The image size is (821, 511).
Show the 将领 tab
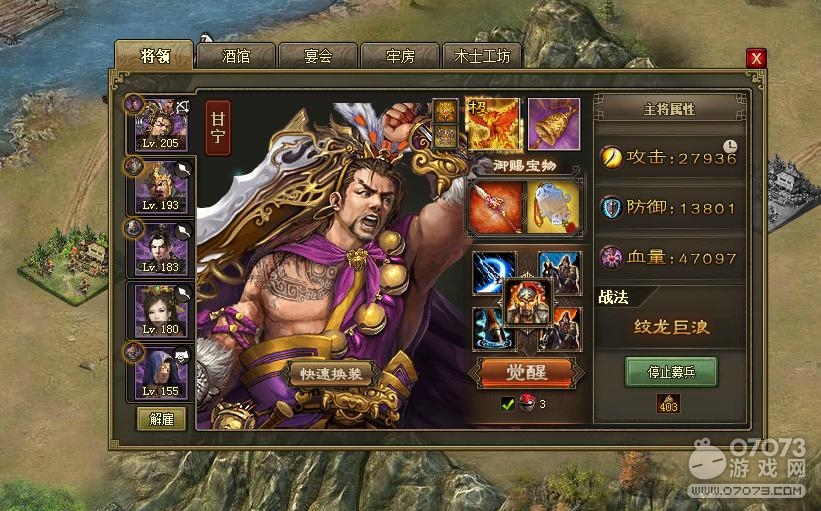coord(154,55)
